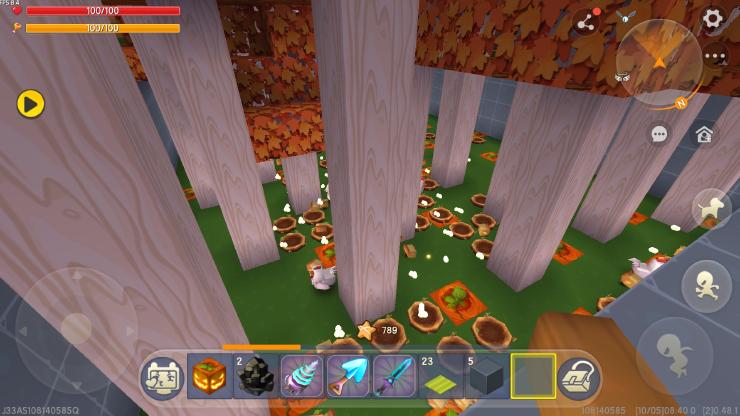The width and height of the screenshot is (740, 416).
Task: Open the creature handbook icon left of hotbar
Action: (x=161, y=377)
